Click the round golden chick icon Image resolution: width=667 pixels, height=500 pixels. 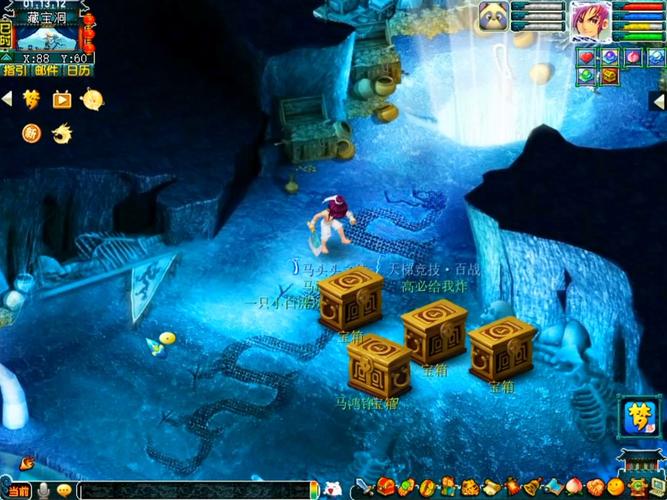pos(92,99)
